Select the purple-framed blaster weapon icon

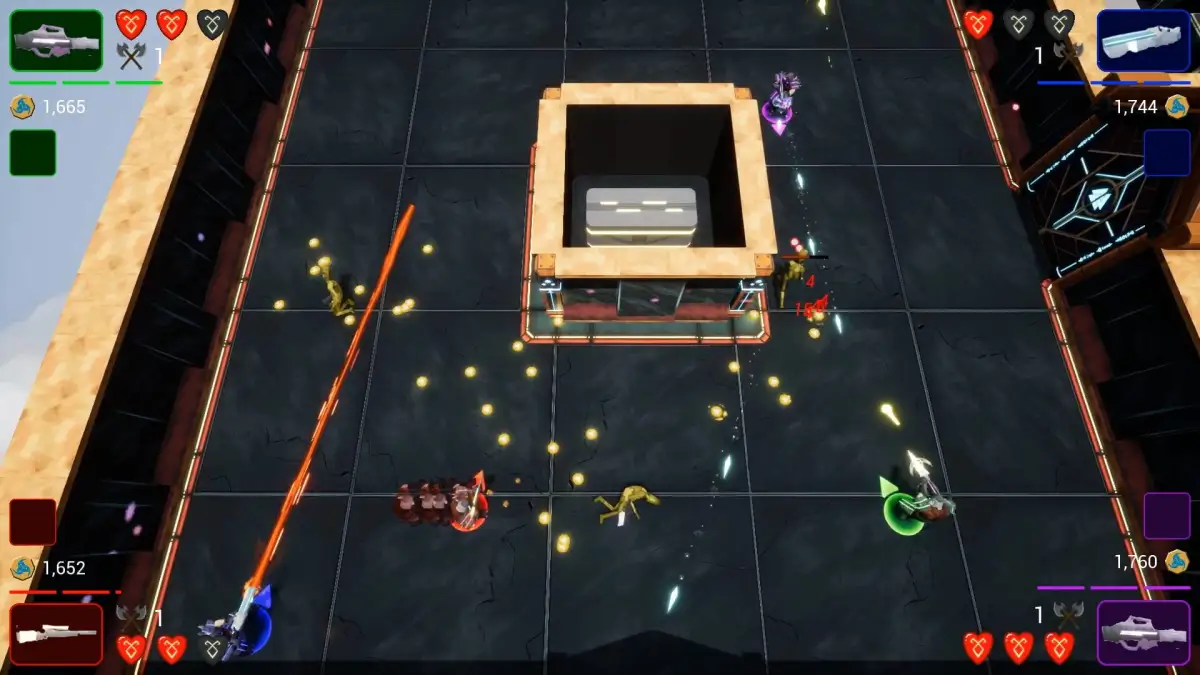1143,633
